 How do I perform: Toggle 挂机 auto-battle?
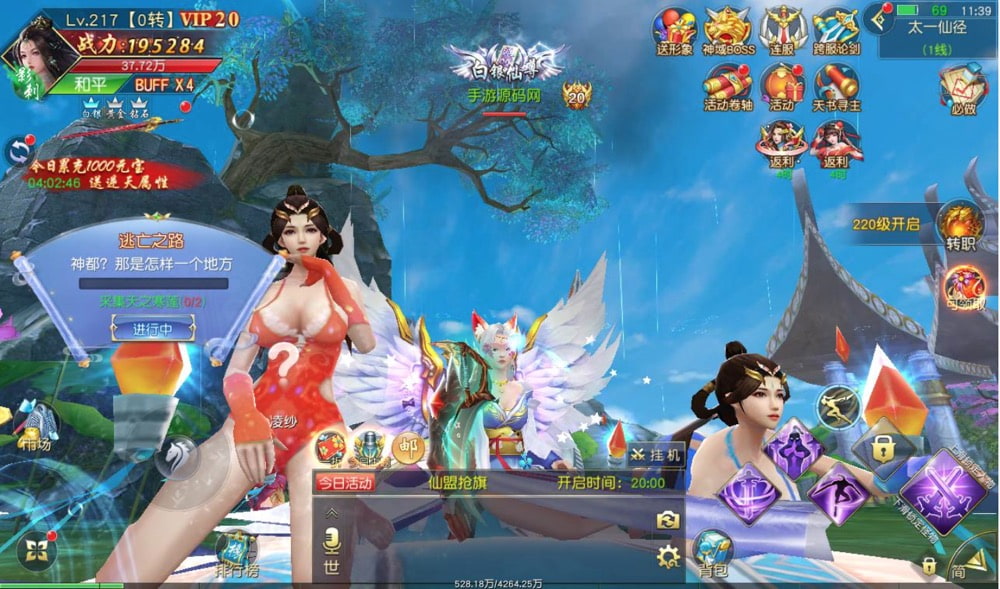[656, 453]
